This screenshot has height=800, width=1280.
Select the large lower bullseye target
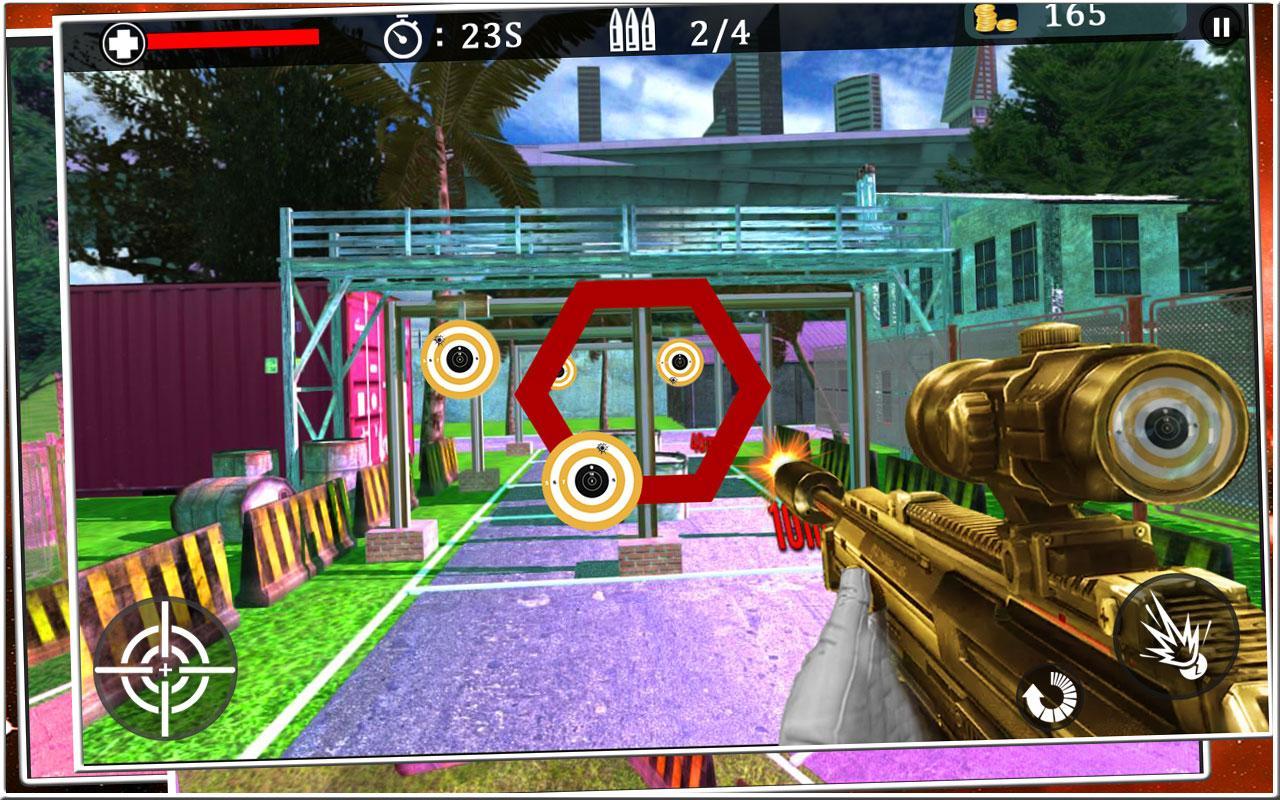tap(592, 480)
